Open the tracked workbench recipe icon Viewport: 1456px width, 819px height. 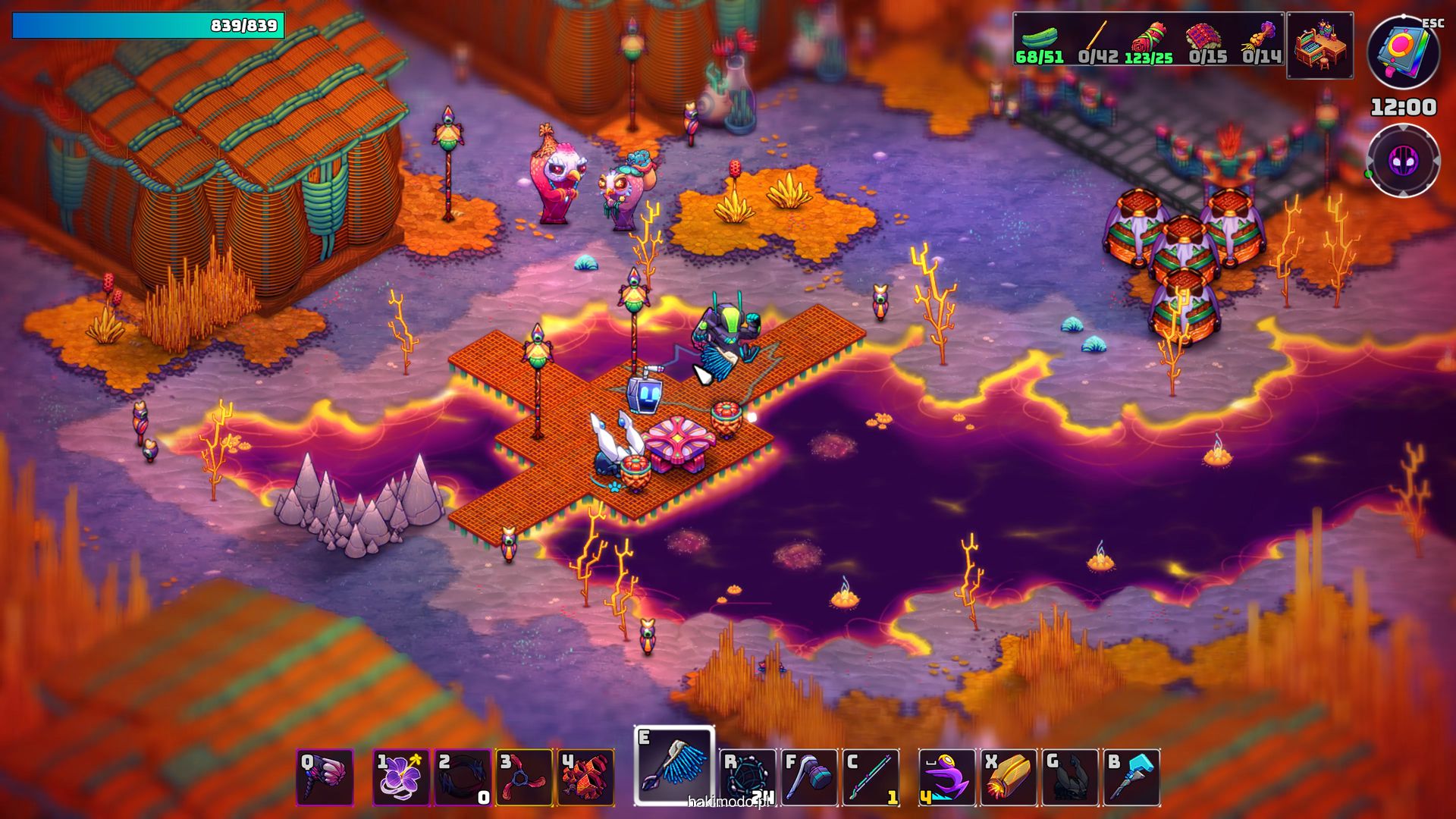click(1320, 45)
